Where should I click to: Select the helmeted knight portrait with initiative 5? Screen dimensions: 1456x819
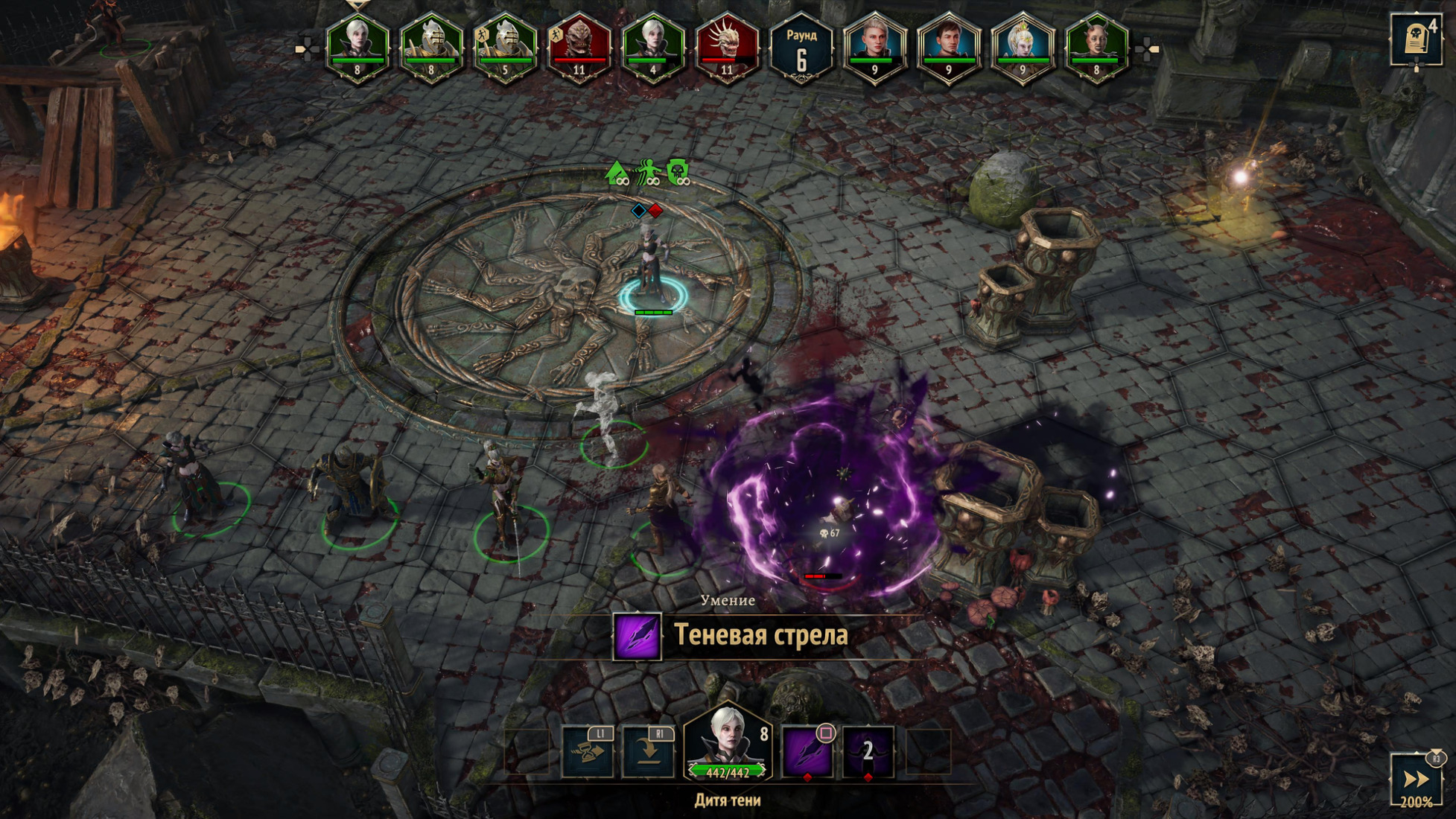click(x=505, y=46)
